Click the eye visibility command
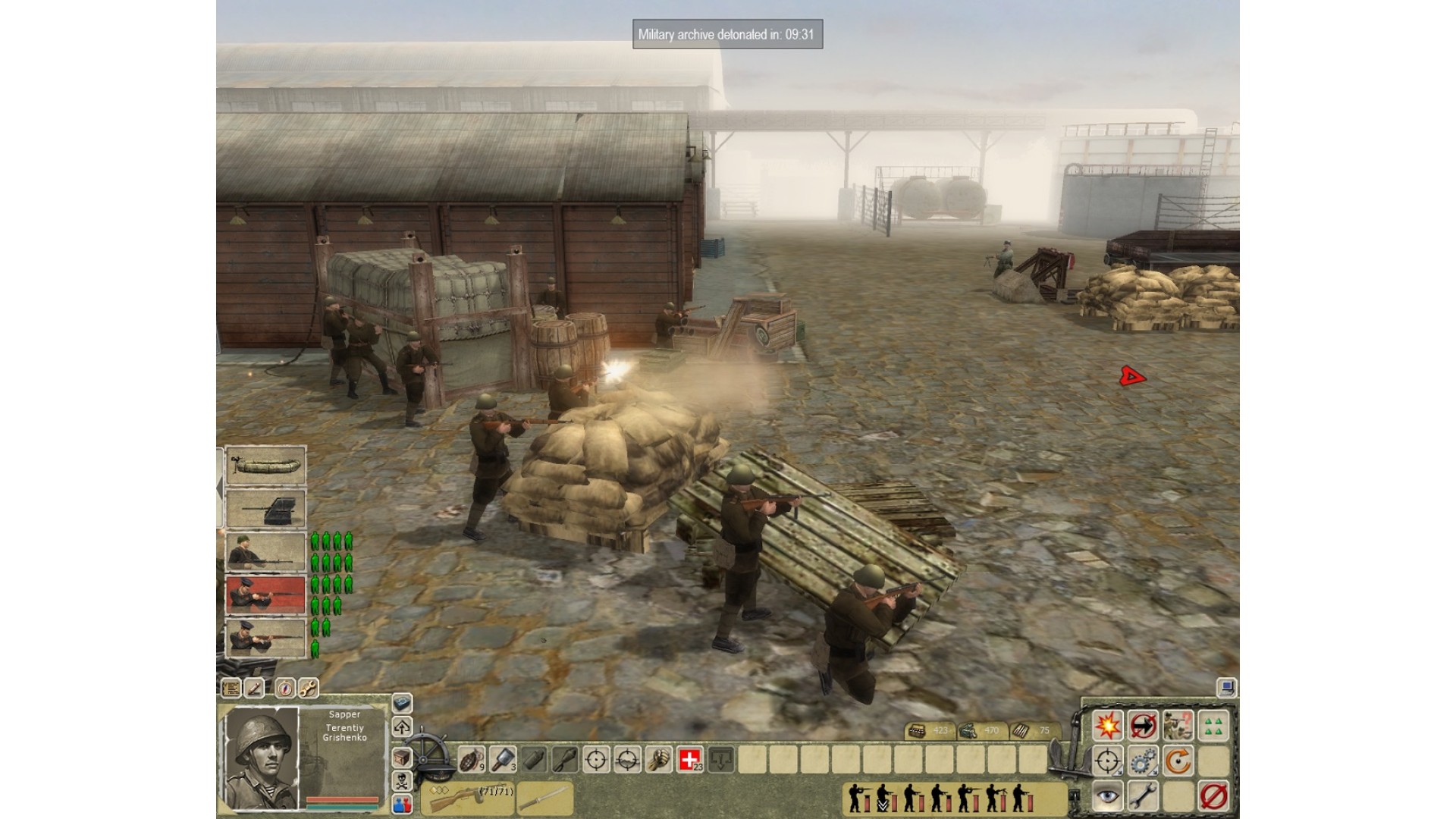 tap(1107, 796)
